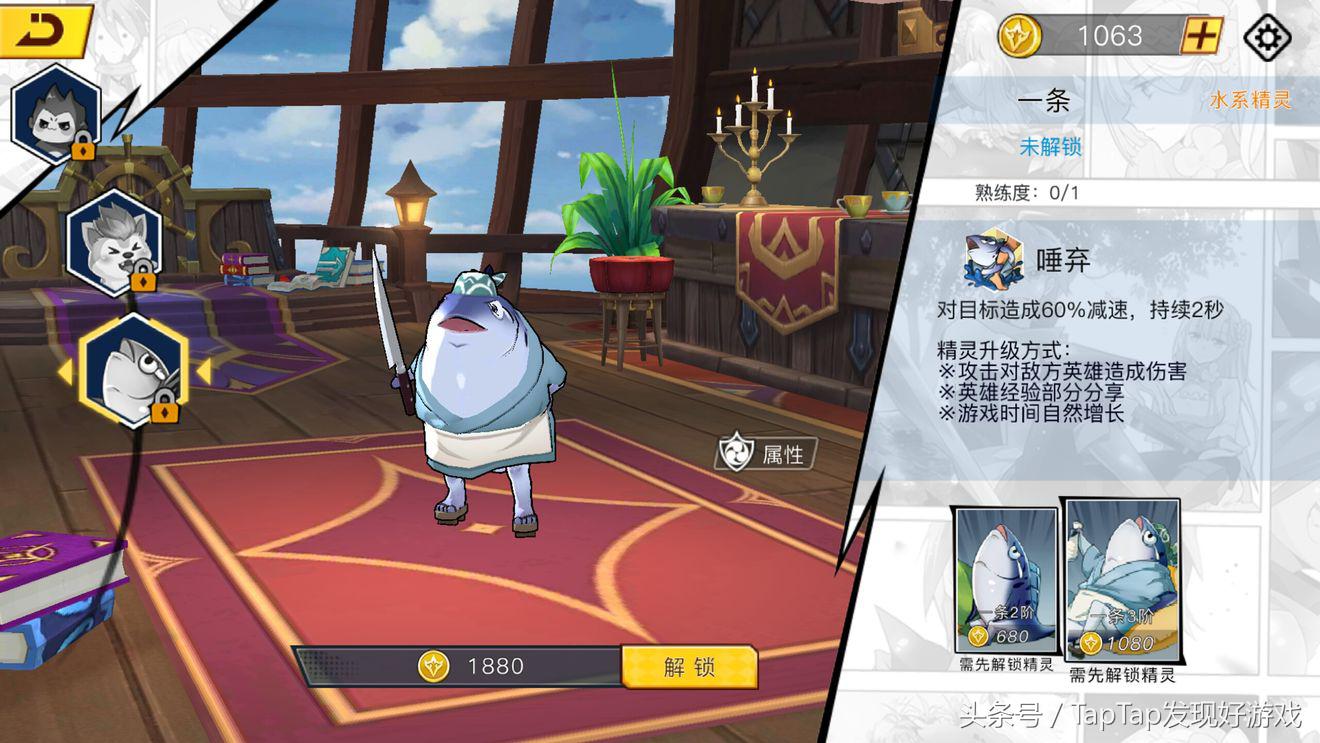Add more coins with the plus button

tap(1201, 36)
